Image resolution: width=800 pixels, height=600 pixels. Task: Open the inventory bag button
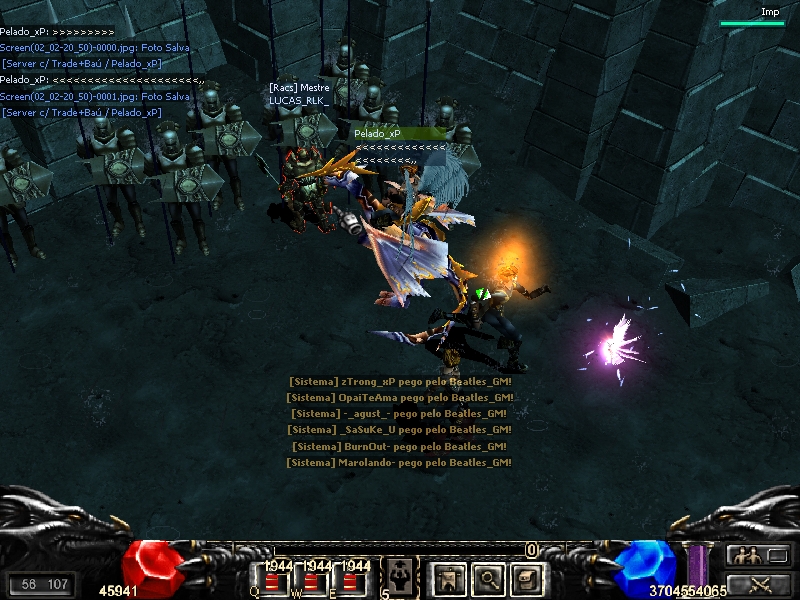(526, 578)
